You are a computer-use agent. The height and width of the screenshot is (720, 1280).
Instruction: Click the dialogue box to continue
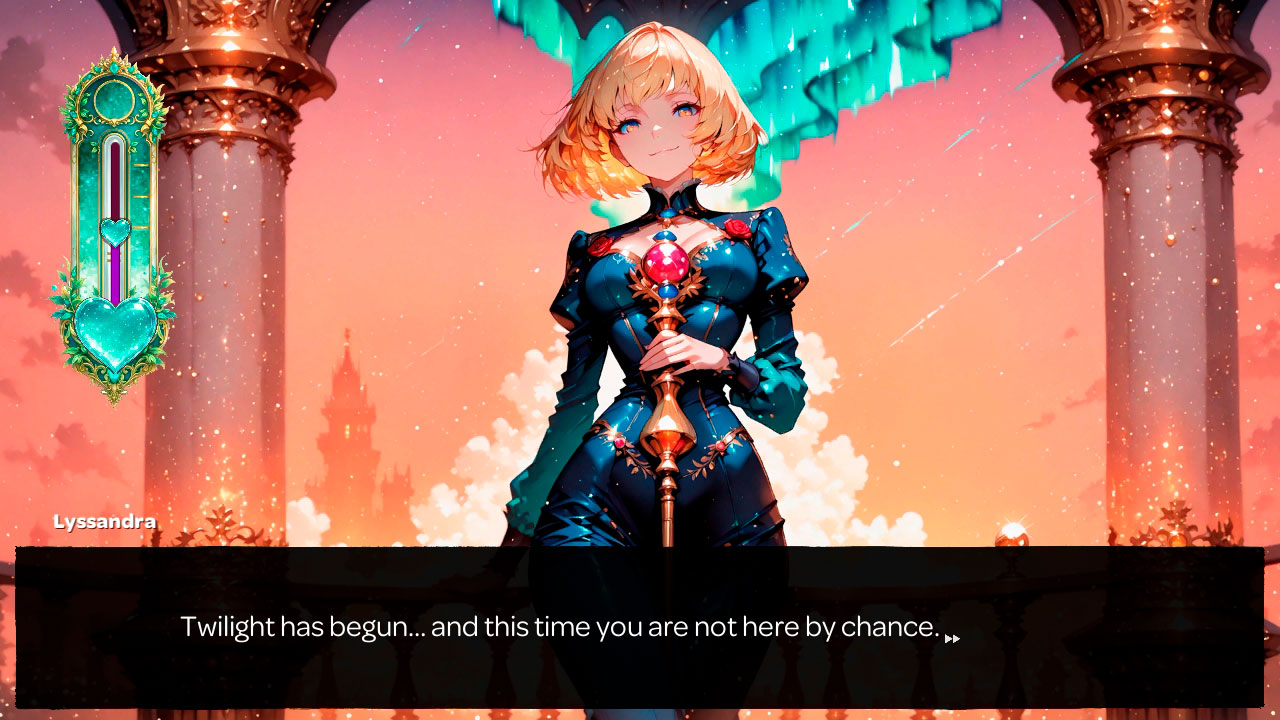coord(640,627)
